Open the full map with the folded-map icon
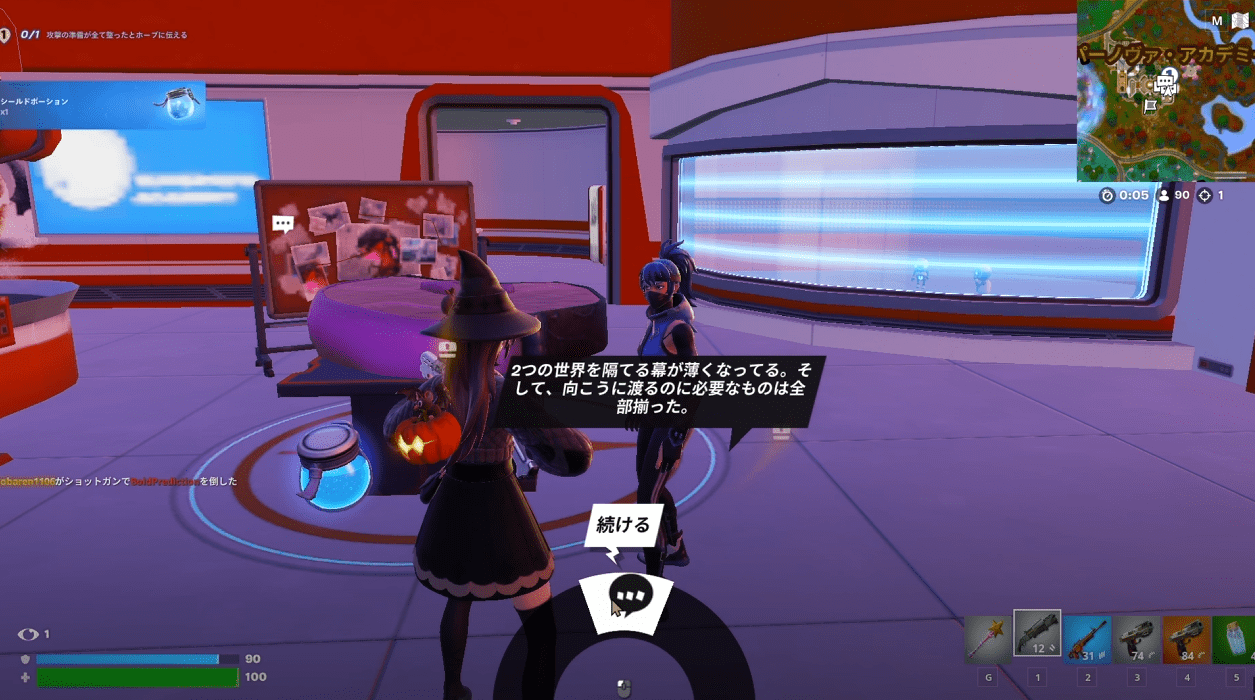This screenshot has height=700, width=1255. click(x=1240, y=20)
